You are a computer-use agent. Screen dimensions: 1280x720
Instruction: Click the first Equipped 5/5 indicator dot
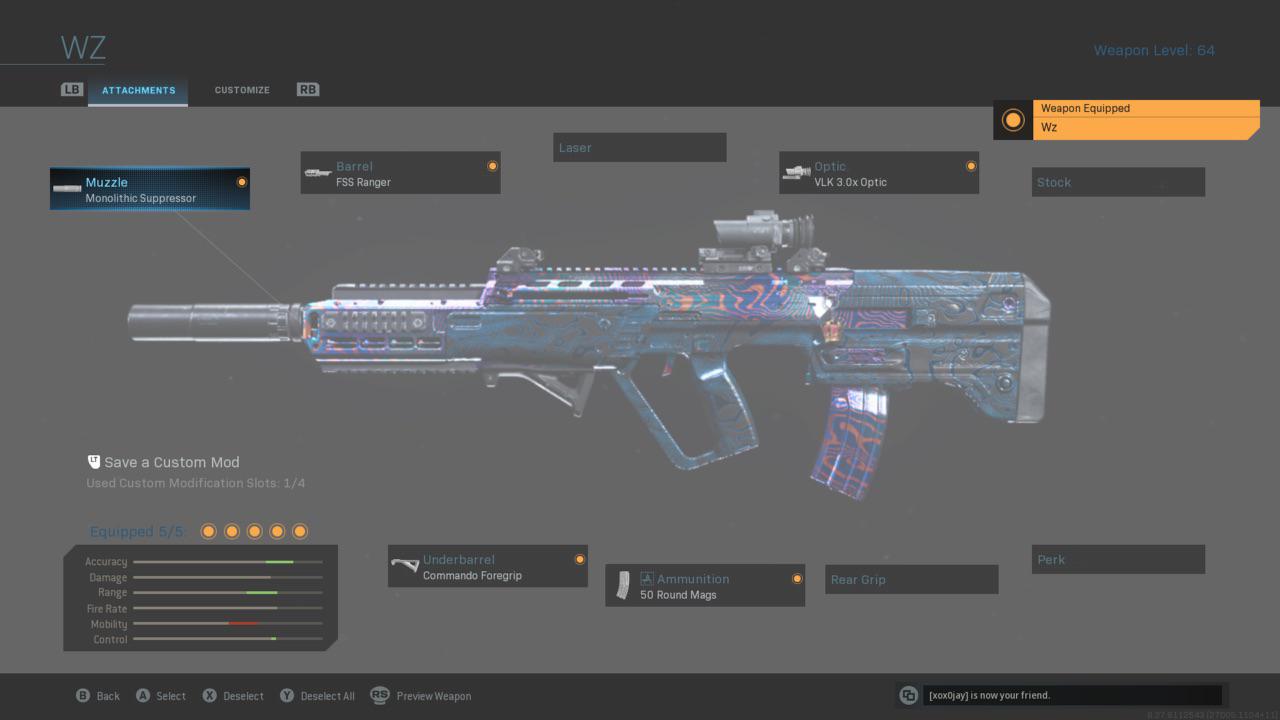tap(208, 531)
